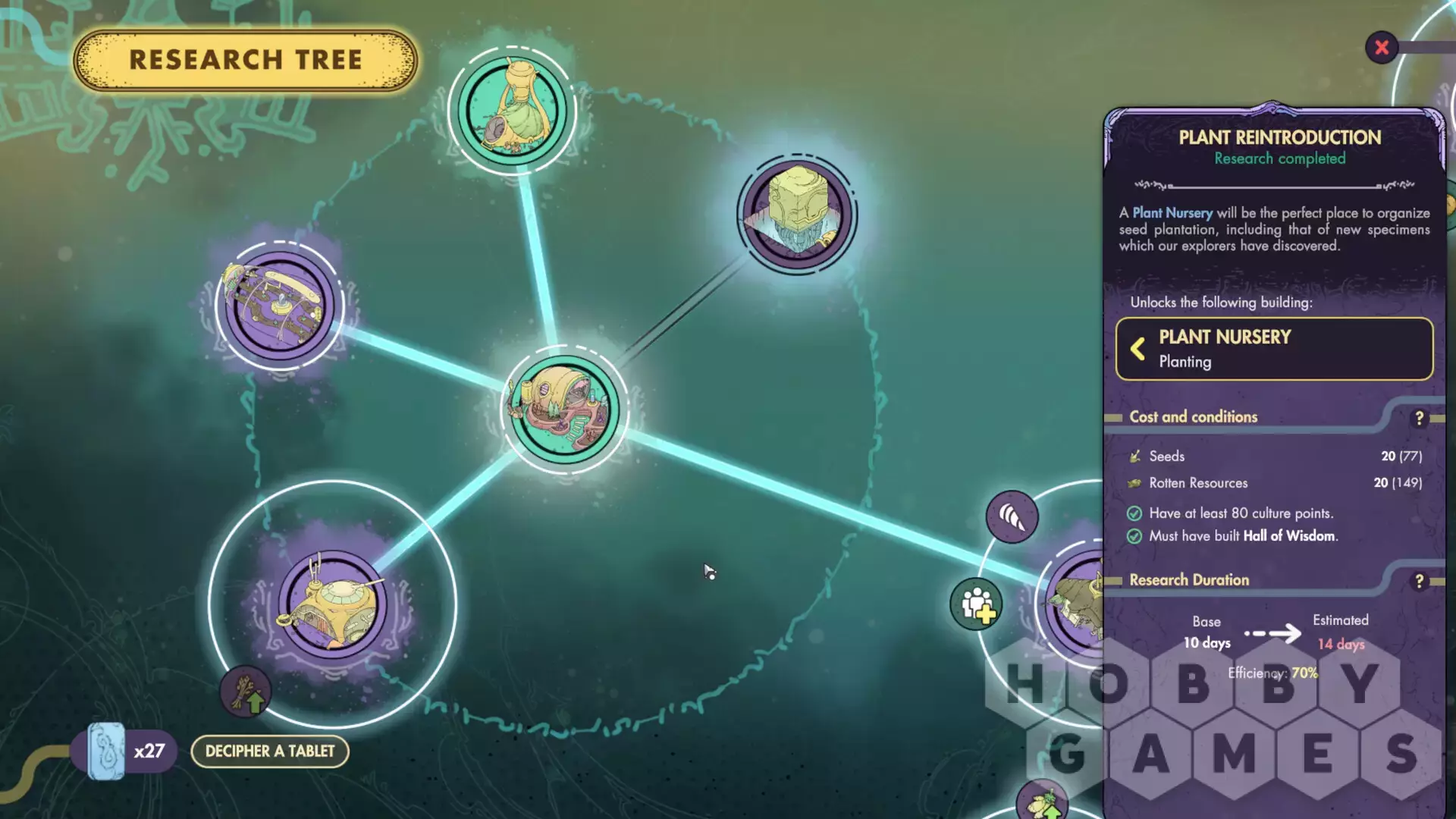The width and height of the screenshot is (1456, 819).
Task: Select the partially hidden ship research node
Action: [1077, 603]
